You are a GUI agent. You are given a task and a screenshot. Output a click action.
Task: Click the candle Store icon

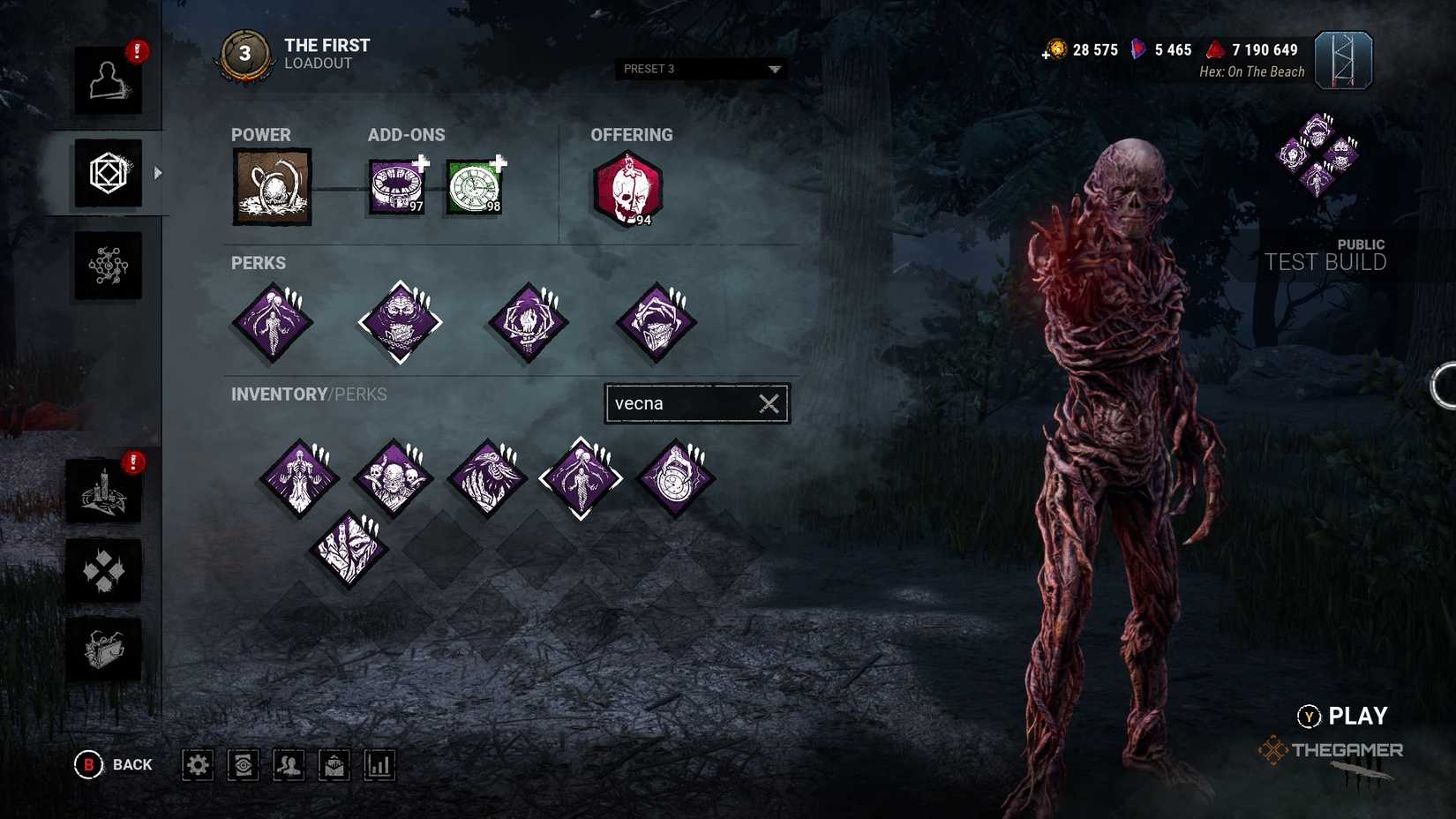(x=104, y=491)
